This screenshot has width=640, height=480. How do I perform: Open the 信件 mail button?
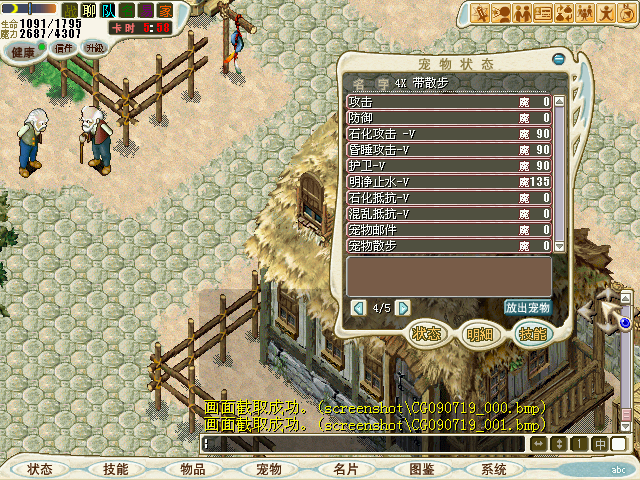coord(64,47)
